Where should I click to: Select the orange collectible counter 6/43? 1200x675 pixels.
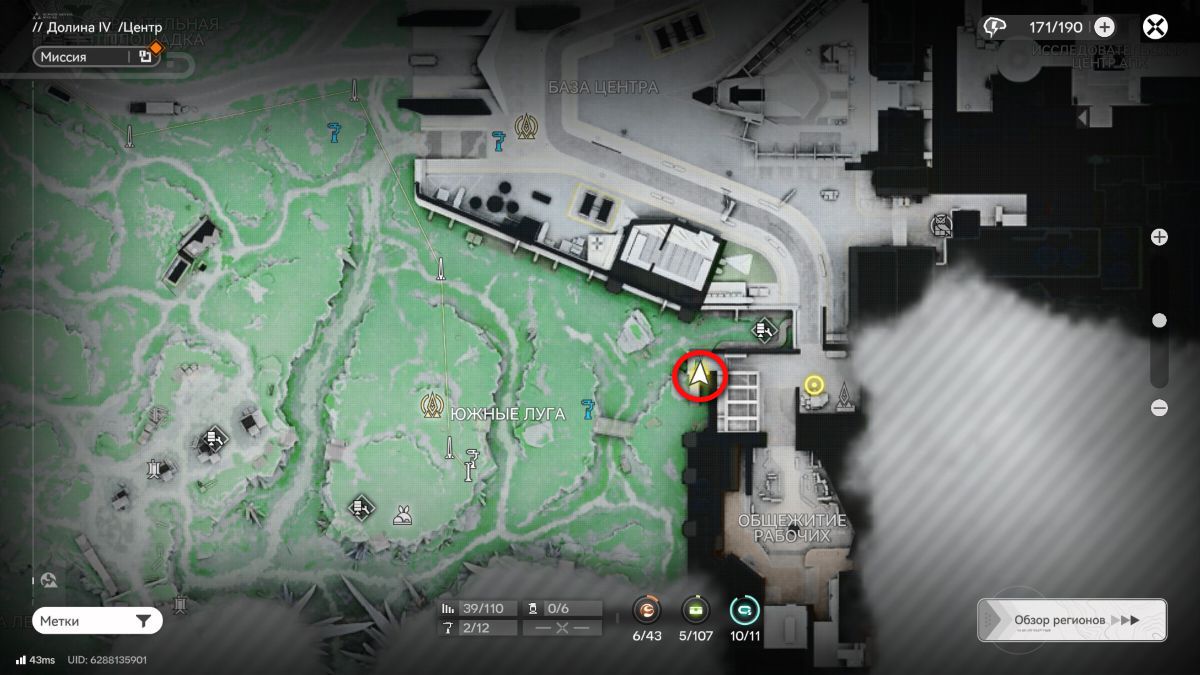pyautogui.click(x=648, y=610)
